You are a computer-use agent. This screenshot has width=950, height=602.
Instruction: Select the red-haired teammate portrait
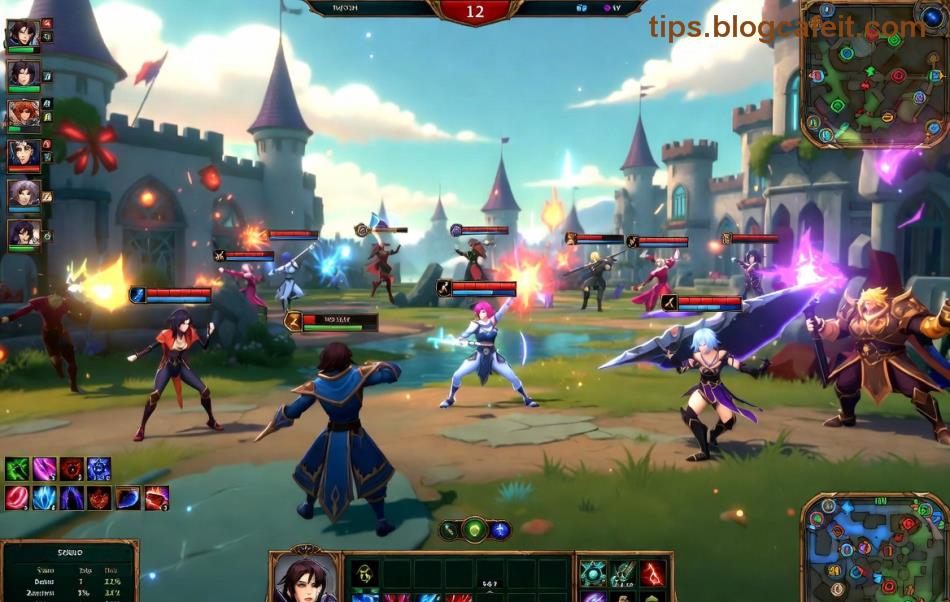click(22, 114)
